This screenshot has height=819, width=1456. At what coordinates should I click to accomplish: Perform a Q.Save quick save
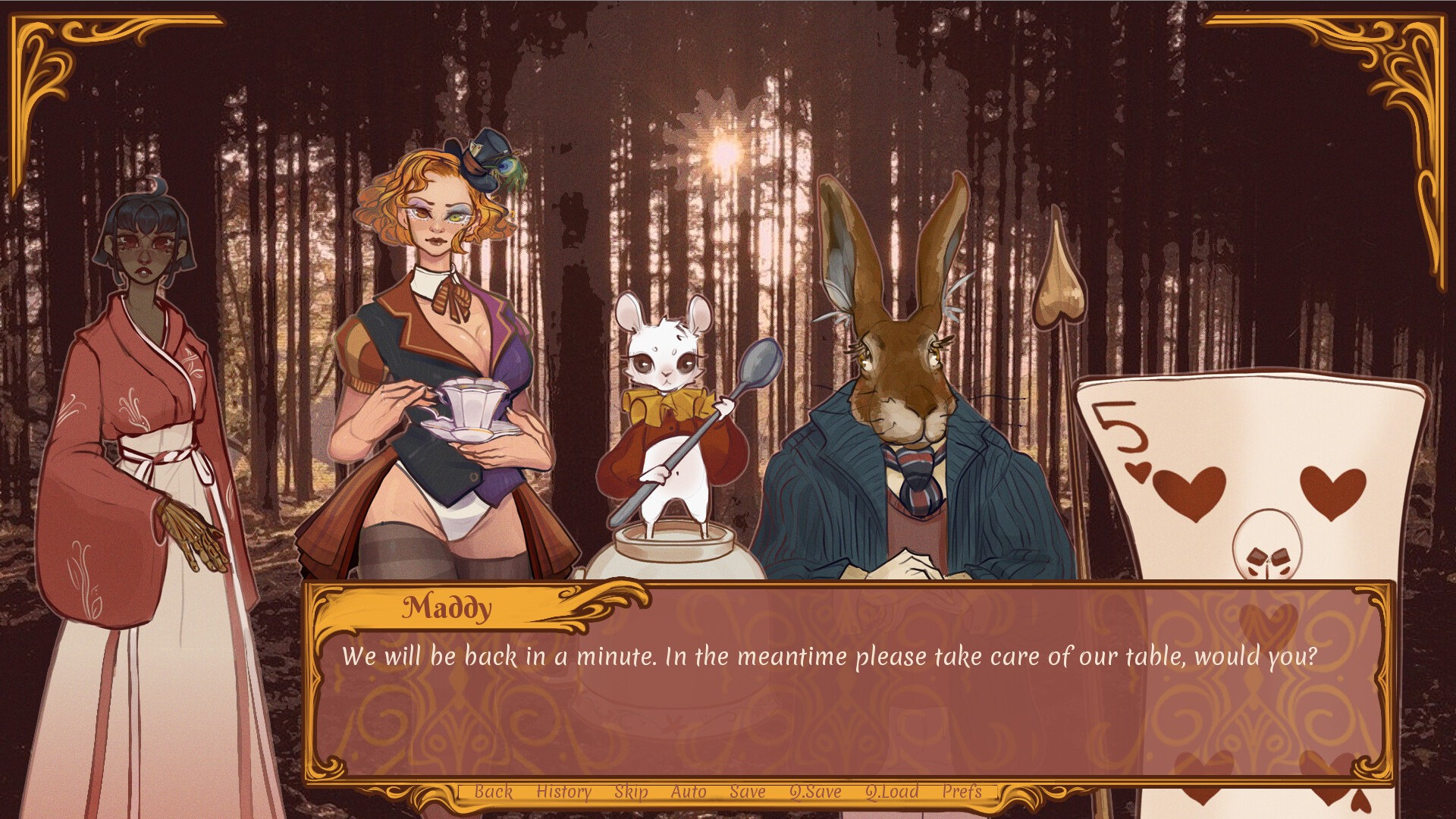point(814,792)
